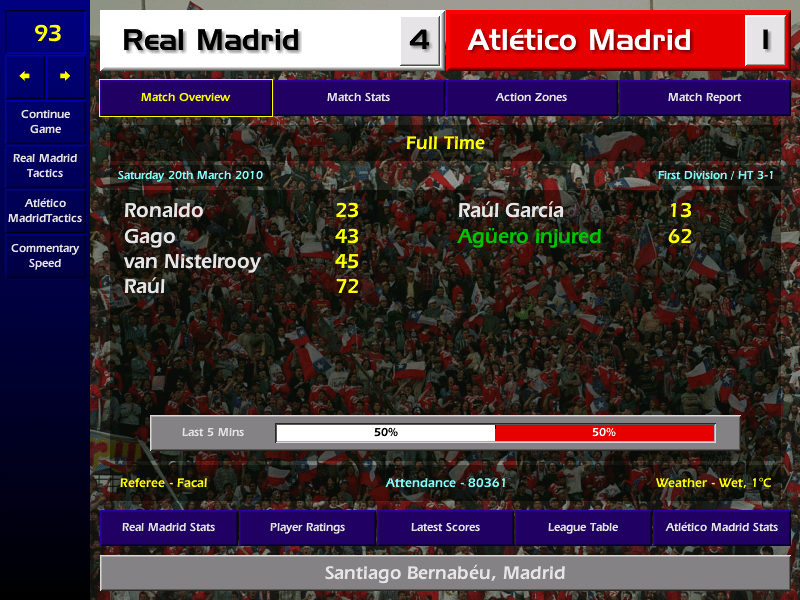
Task: Switch to the Match Stats tab
Action: [358, 98]
